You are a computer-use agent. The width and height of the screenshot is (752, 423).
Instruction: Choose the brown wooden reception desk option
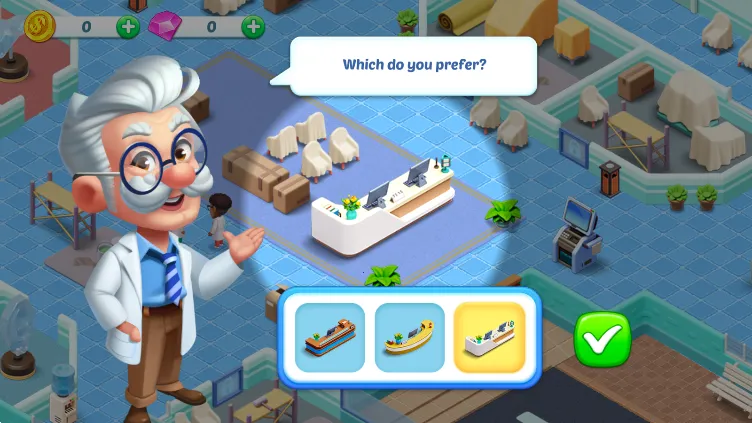point(330,338)
